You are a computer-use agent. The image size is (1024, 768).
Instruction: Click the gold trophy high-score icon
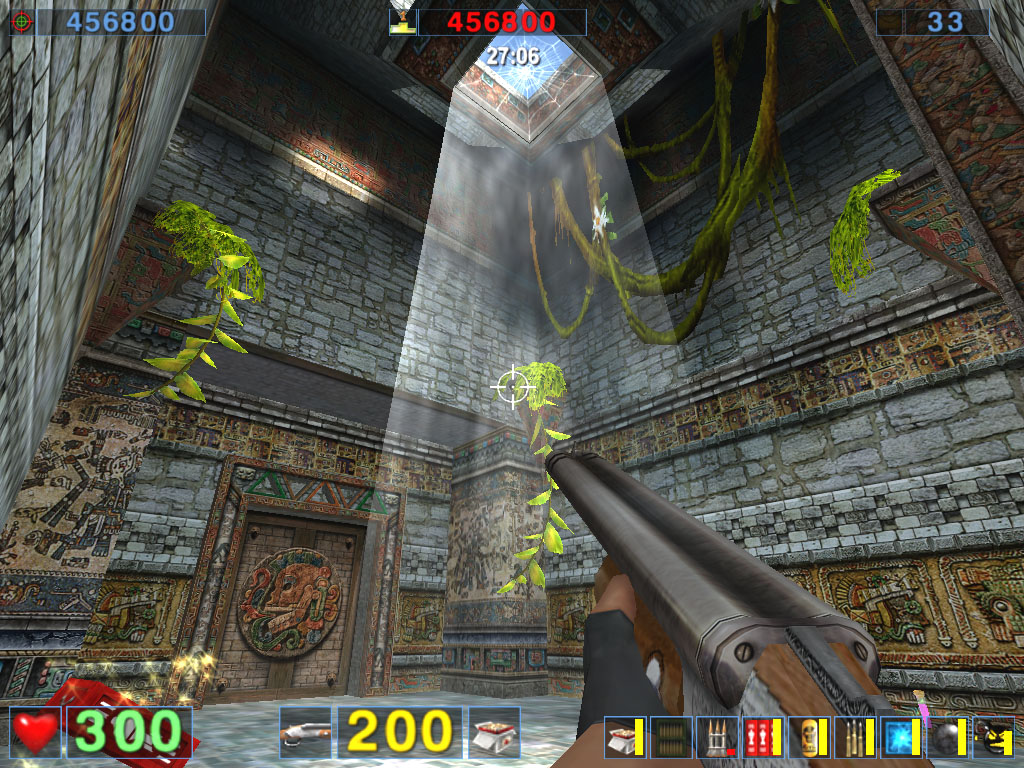click(x=403, y=22)
